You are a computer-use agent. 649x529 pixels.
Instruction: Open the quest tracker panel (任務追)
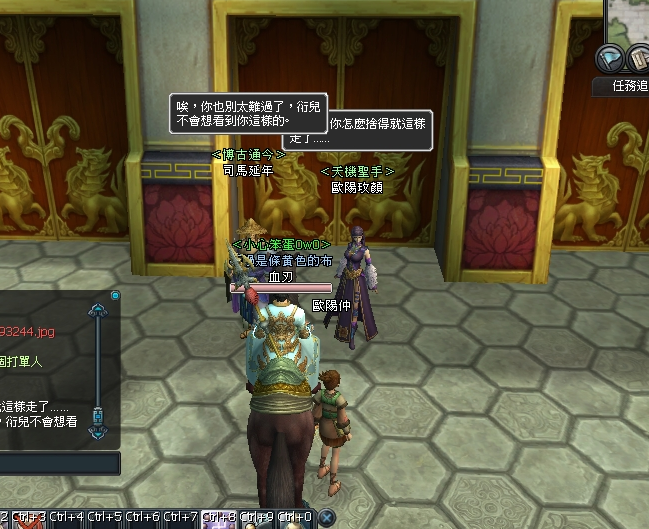(x=628, y=86)
